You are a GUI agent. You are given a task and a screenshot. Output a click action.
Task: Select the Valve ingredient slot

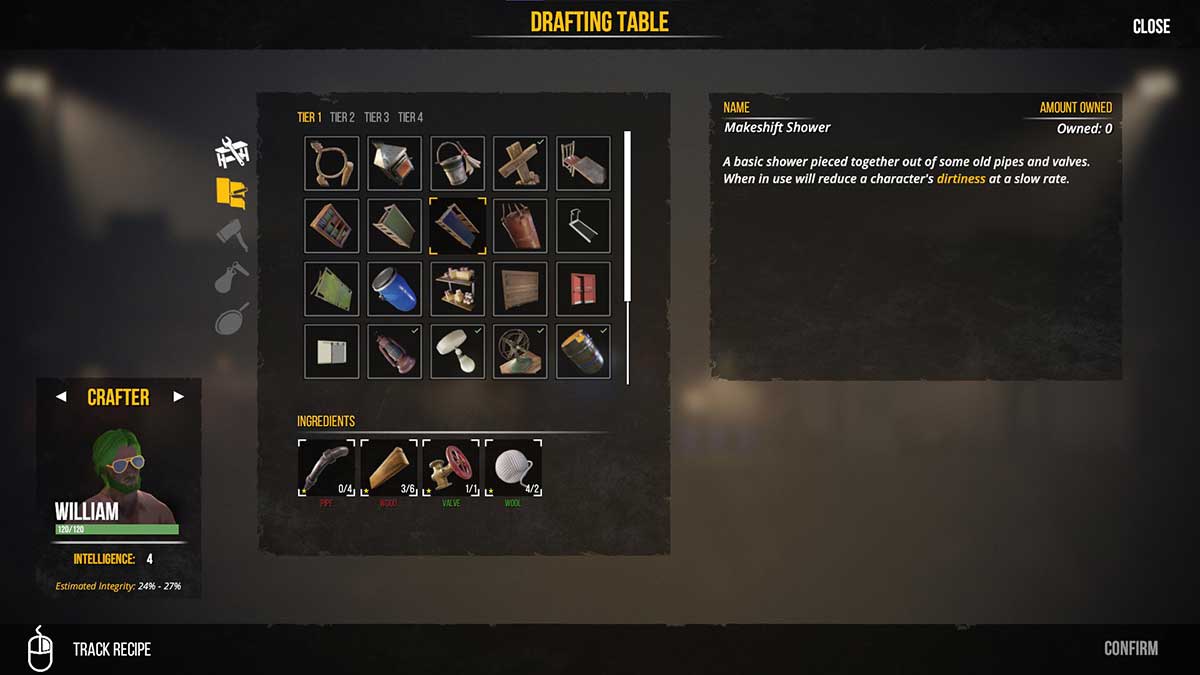click(451, 467)
